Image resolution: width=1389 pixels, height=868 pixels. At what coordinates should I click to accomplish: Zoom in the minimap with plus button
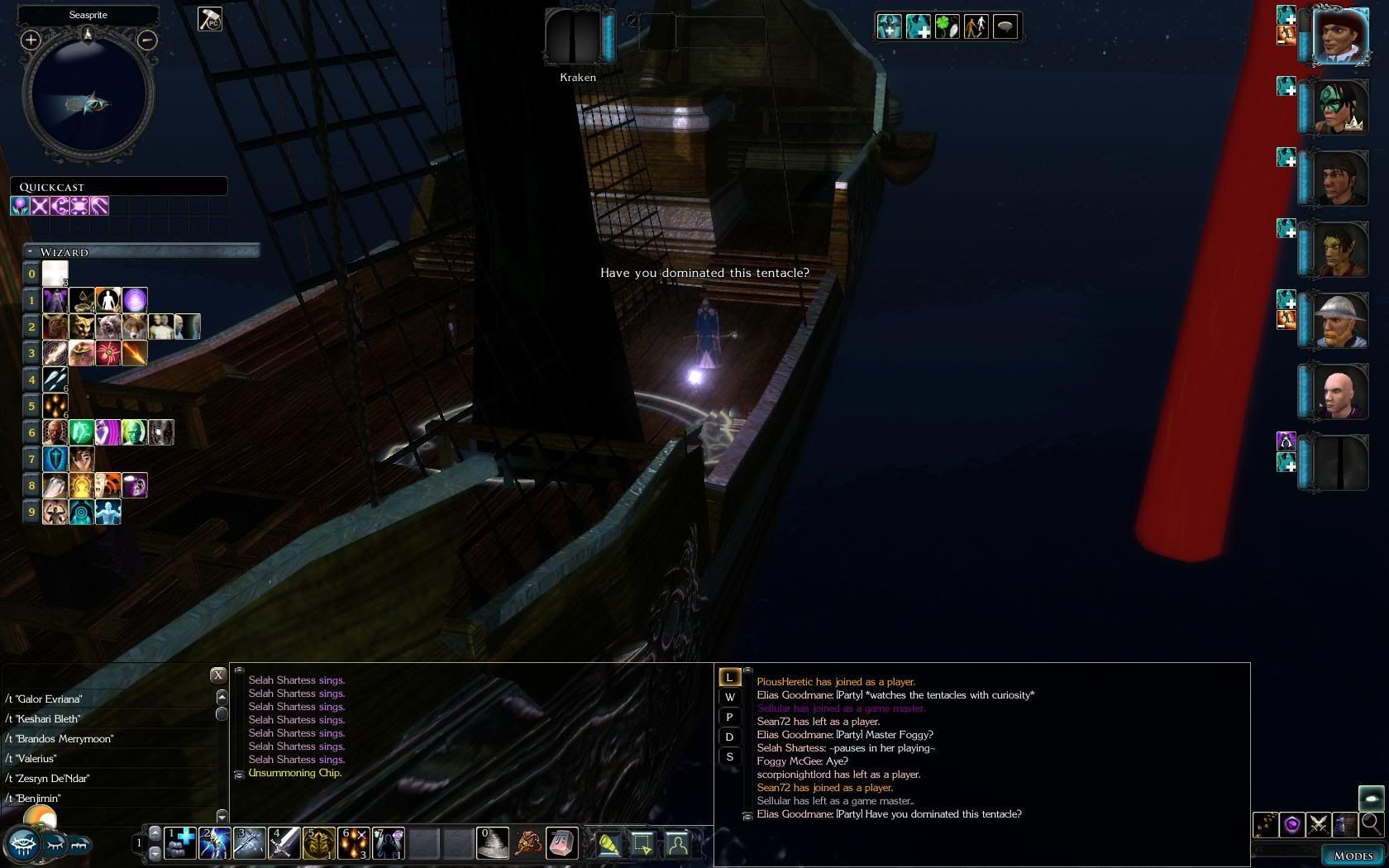[31, 40]
